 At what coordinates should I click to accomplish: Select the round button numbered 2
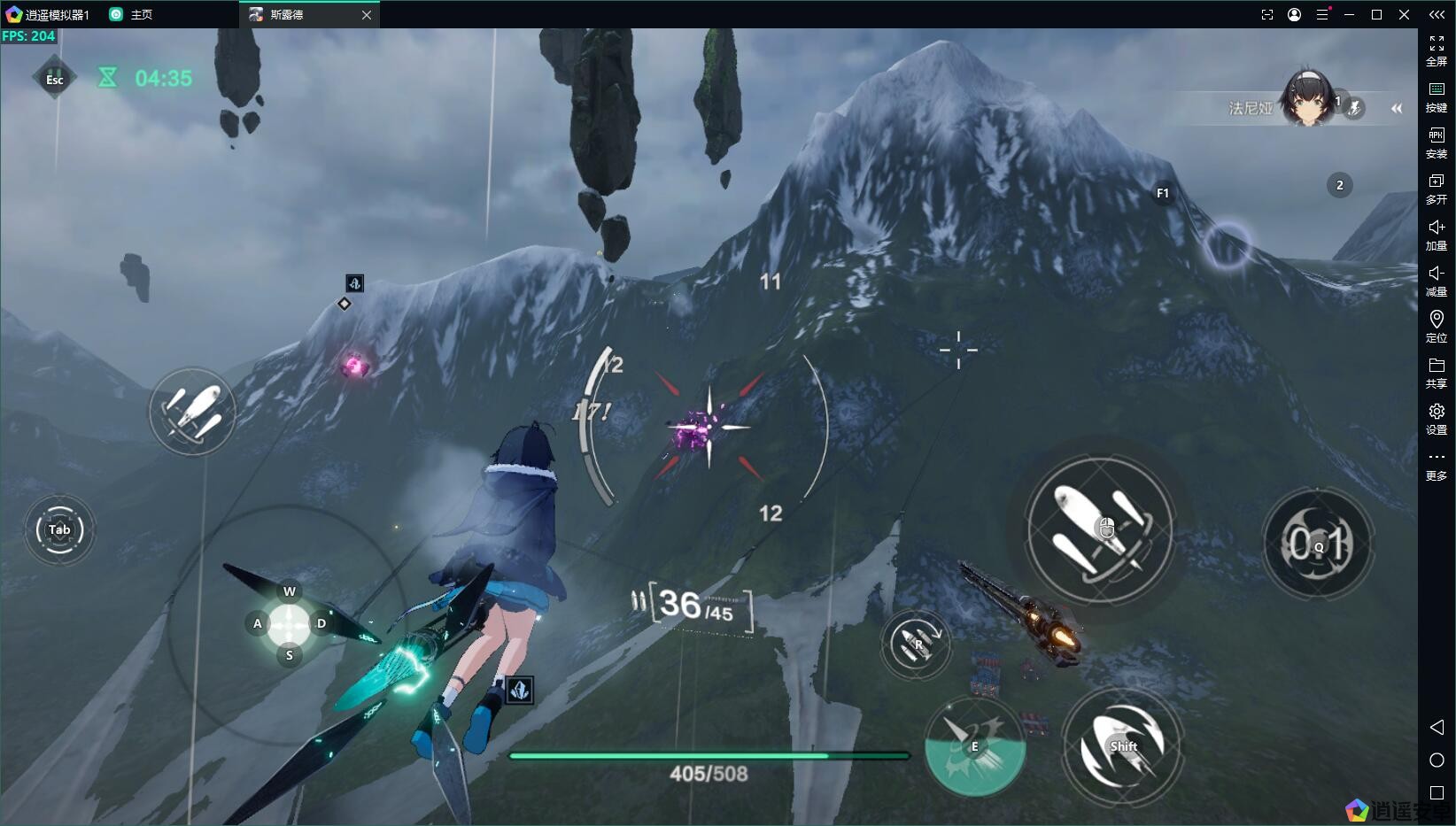[x=1339, y=185]
